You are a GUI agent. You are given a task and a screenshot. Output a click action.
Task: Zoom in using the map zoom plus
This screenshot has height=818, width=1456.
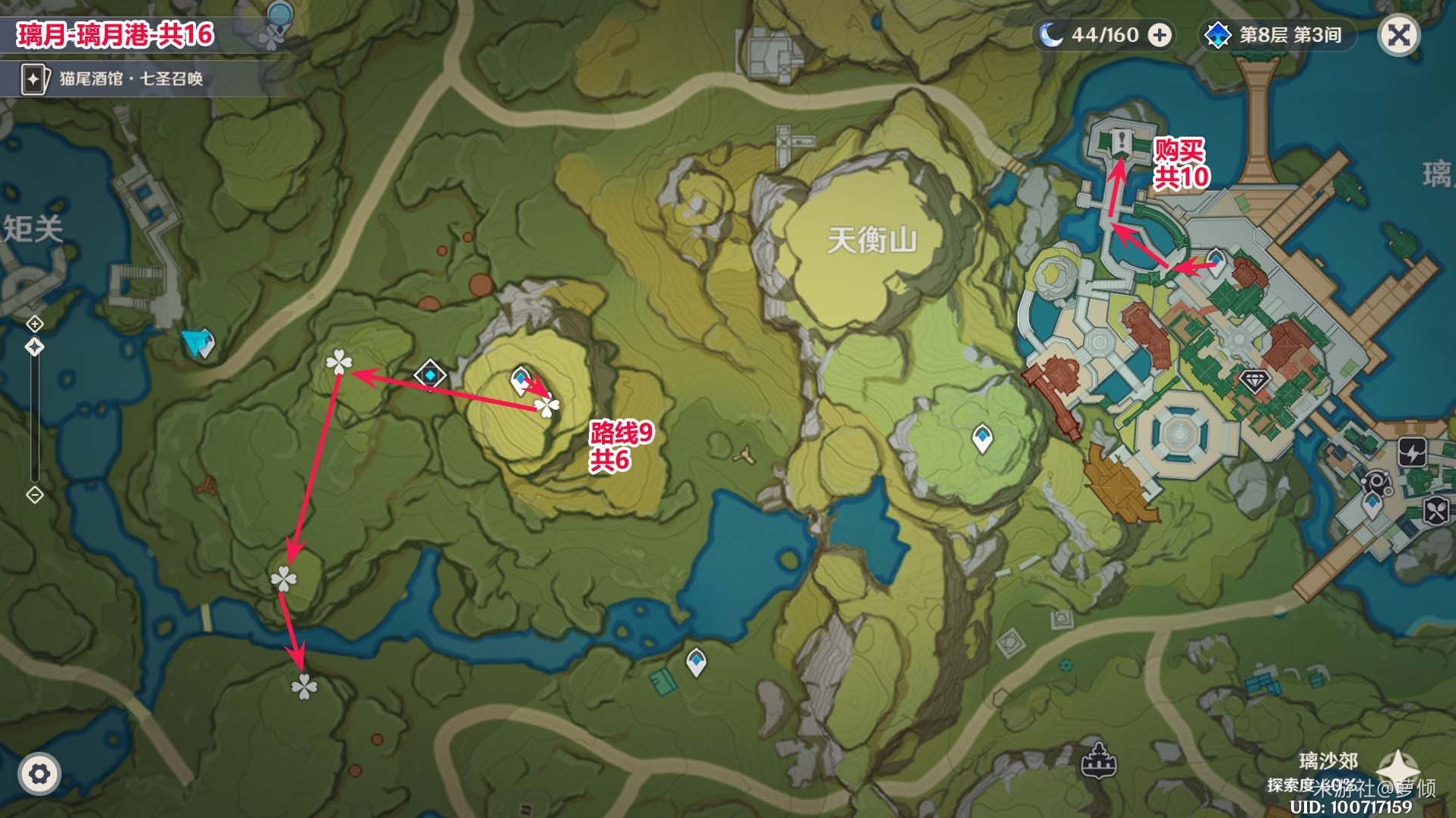pos(35,324)
